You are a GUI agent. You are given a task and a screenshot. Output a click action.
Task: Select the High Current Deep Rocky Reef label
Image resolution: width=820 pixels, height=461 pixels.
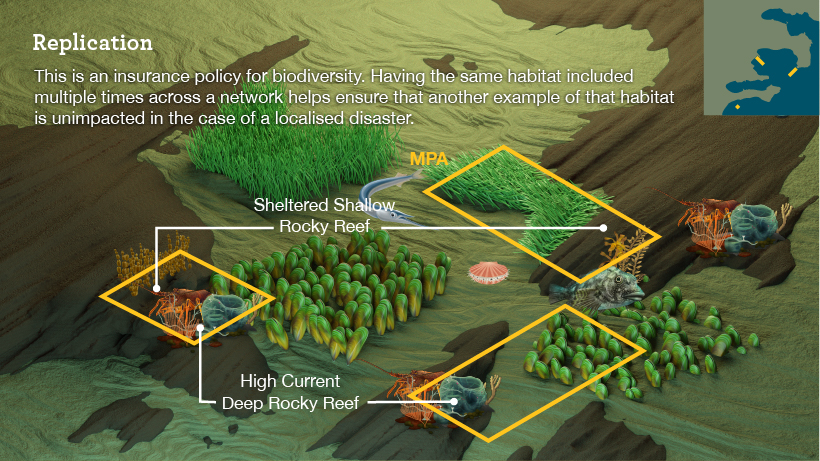click(290, 392)
